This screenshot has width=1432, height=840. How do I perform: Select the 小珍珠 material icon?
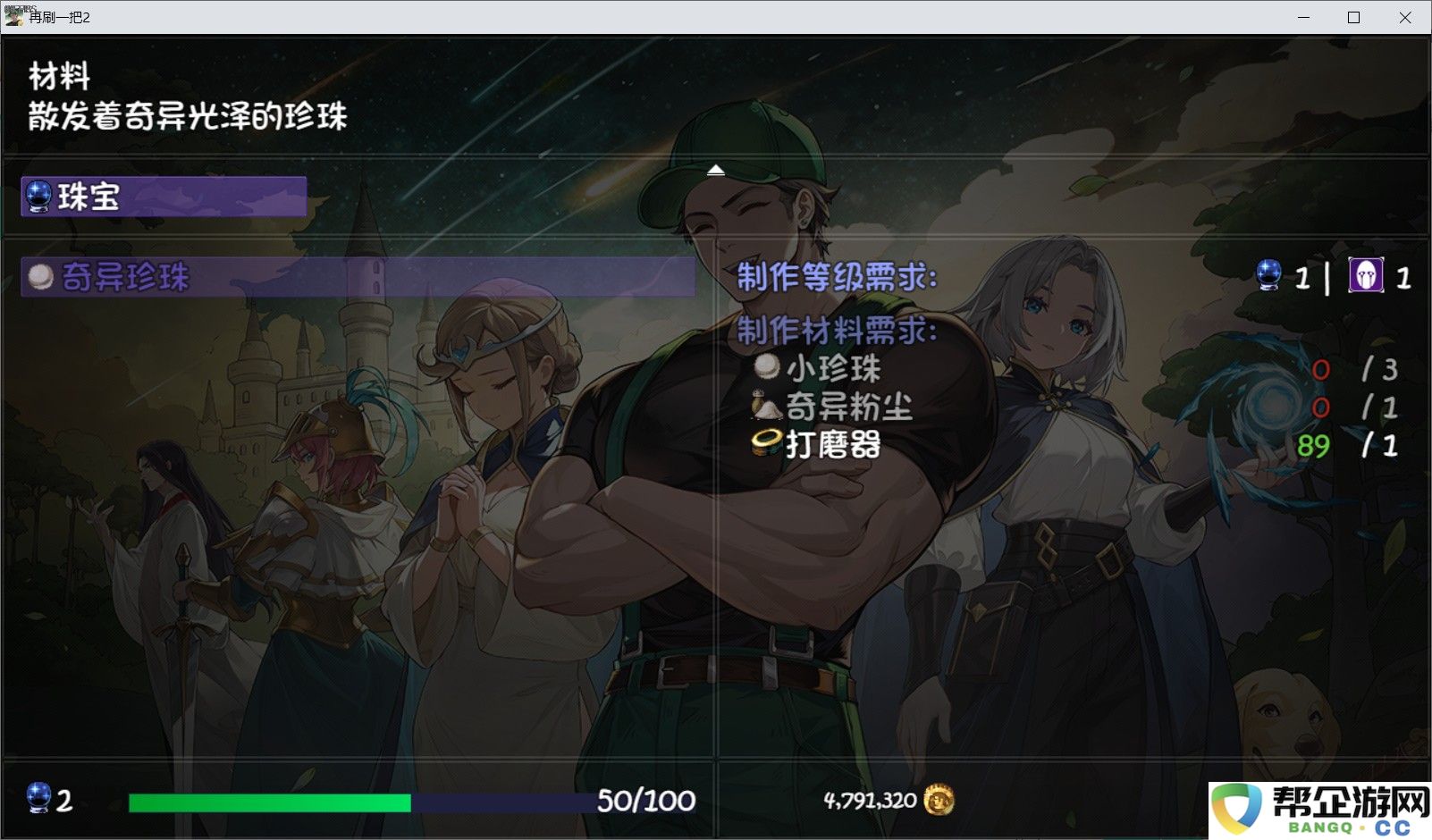767,368
